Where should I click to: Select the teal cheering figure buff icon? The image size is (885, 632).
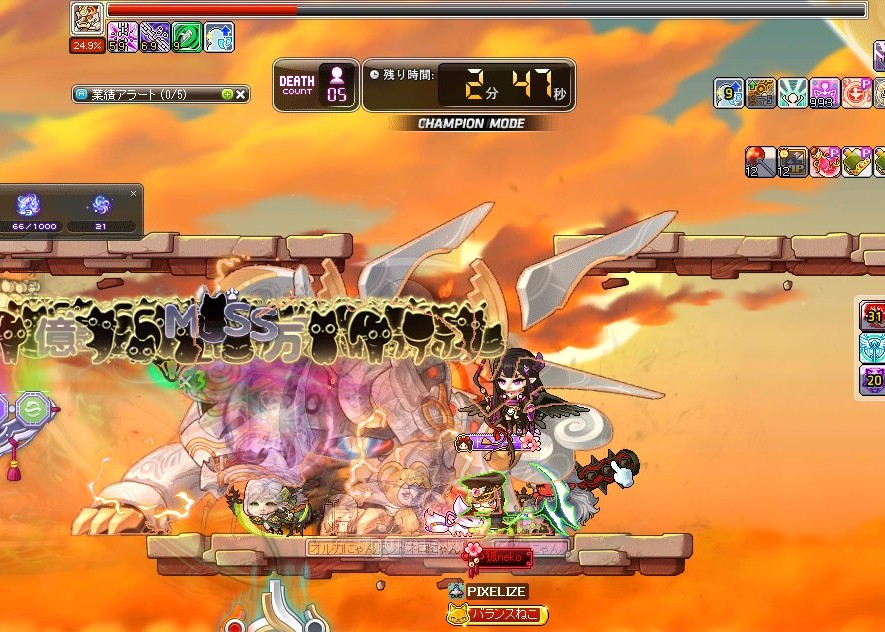point(793,93)
